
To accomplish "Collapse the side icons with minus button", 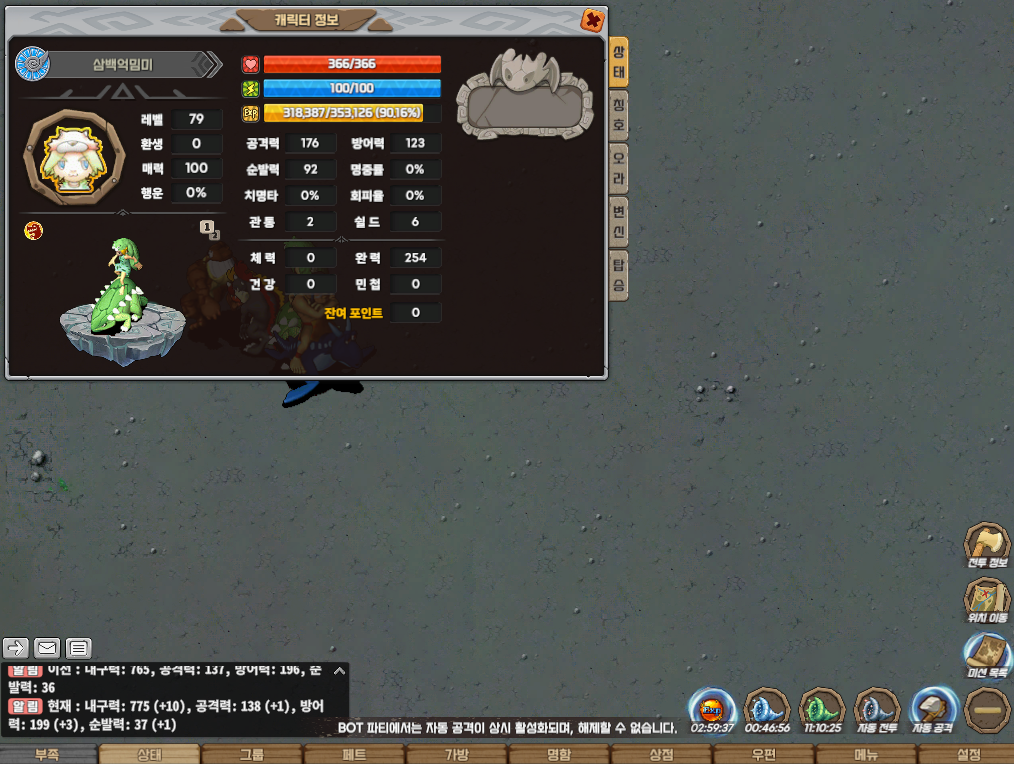I will (988, 710).
